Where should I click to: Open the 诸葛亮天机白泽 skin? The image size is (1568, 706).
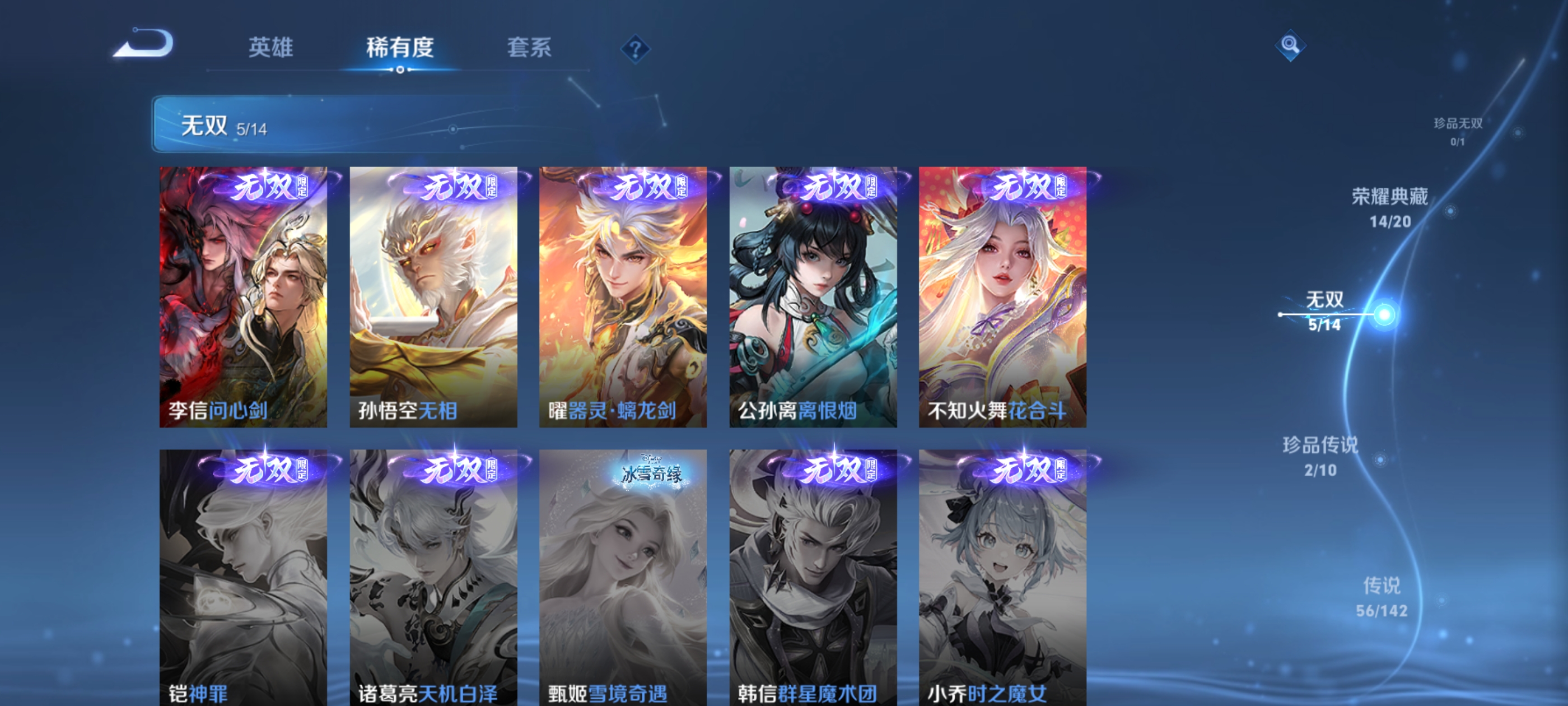point(433,579)
